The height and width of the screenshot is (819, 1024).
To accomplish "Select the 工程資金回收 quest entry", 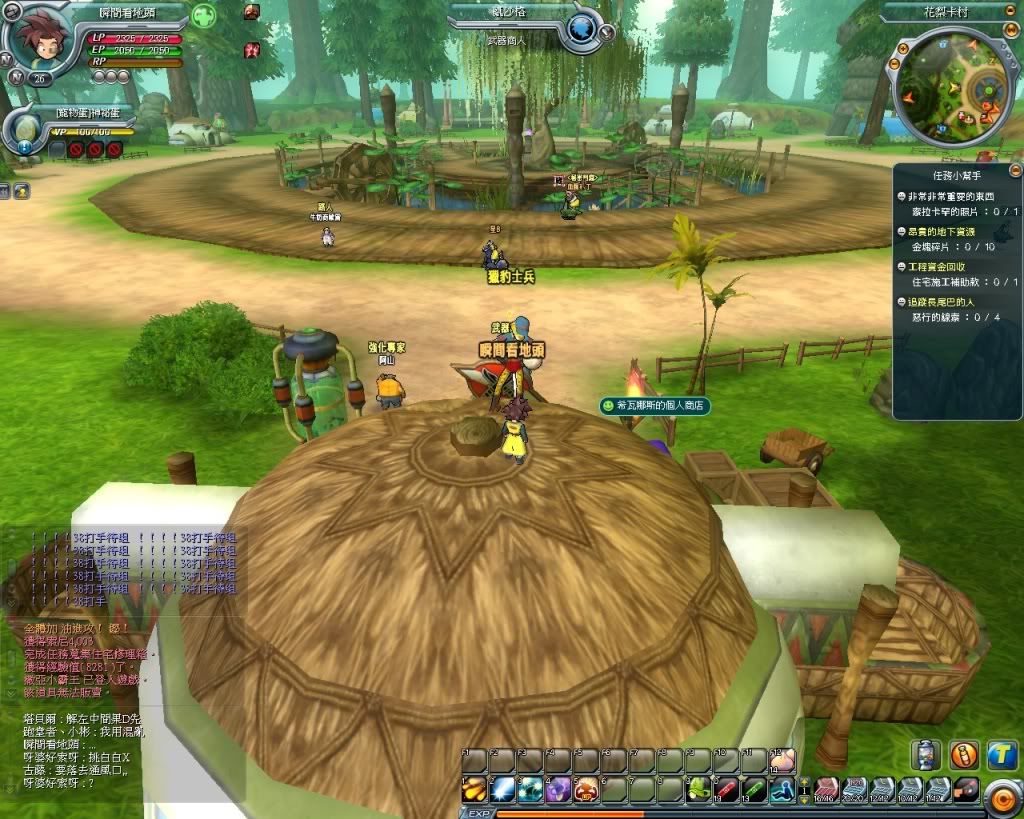I will [x=936, y=267].
